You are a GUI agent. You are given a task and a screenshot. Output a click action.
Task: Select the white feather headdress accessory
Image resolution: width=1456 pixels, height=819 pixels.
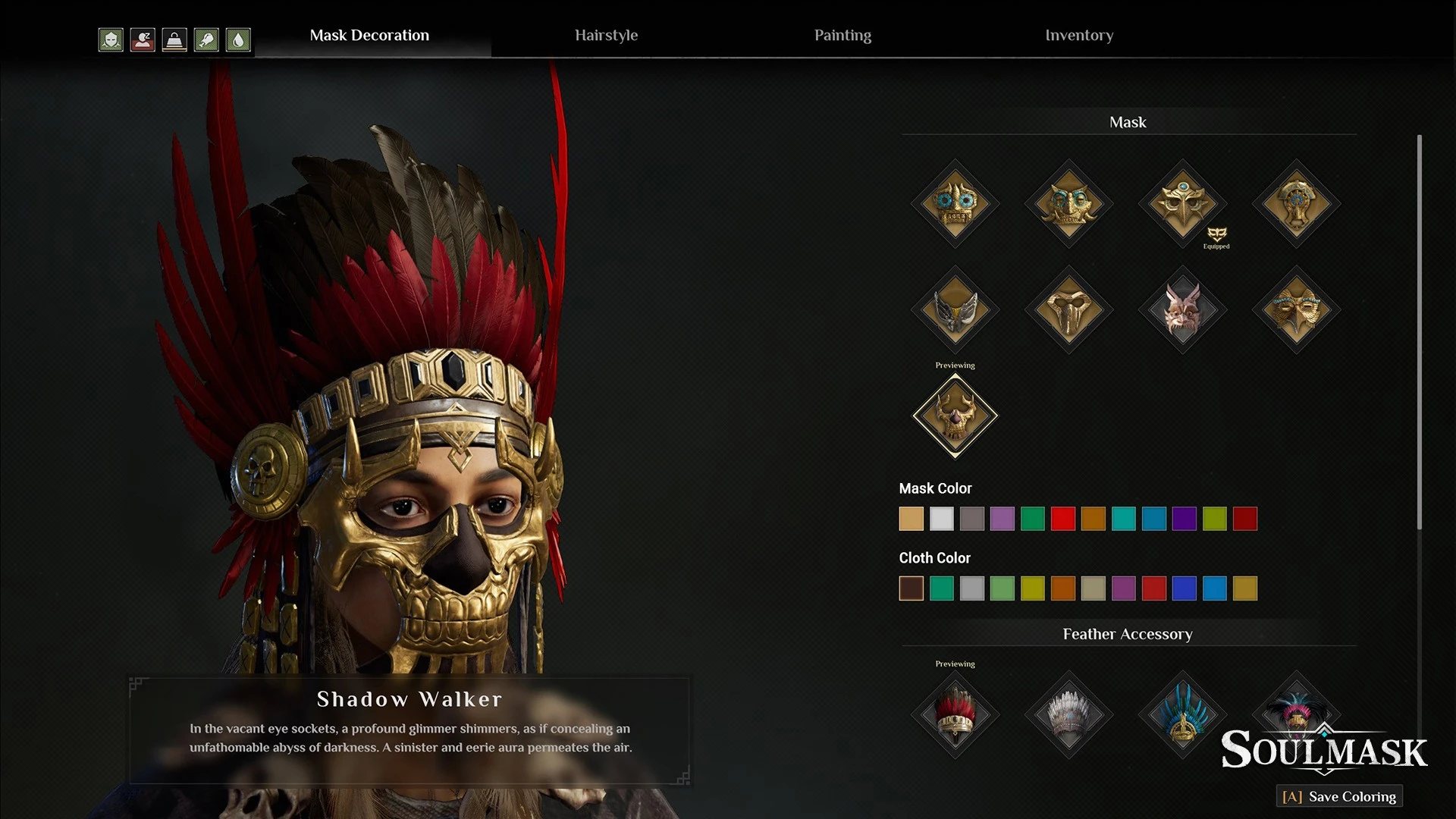1068,714
